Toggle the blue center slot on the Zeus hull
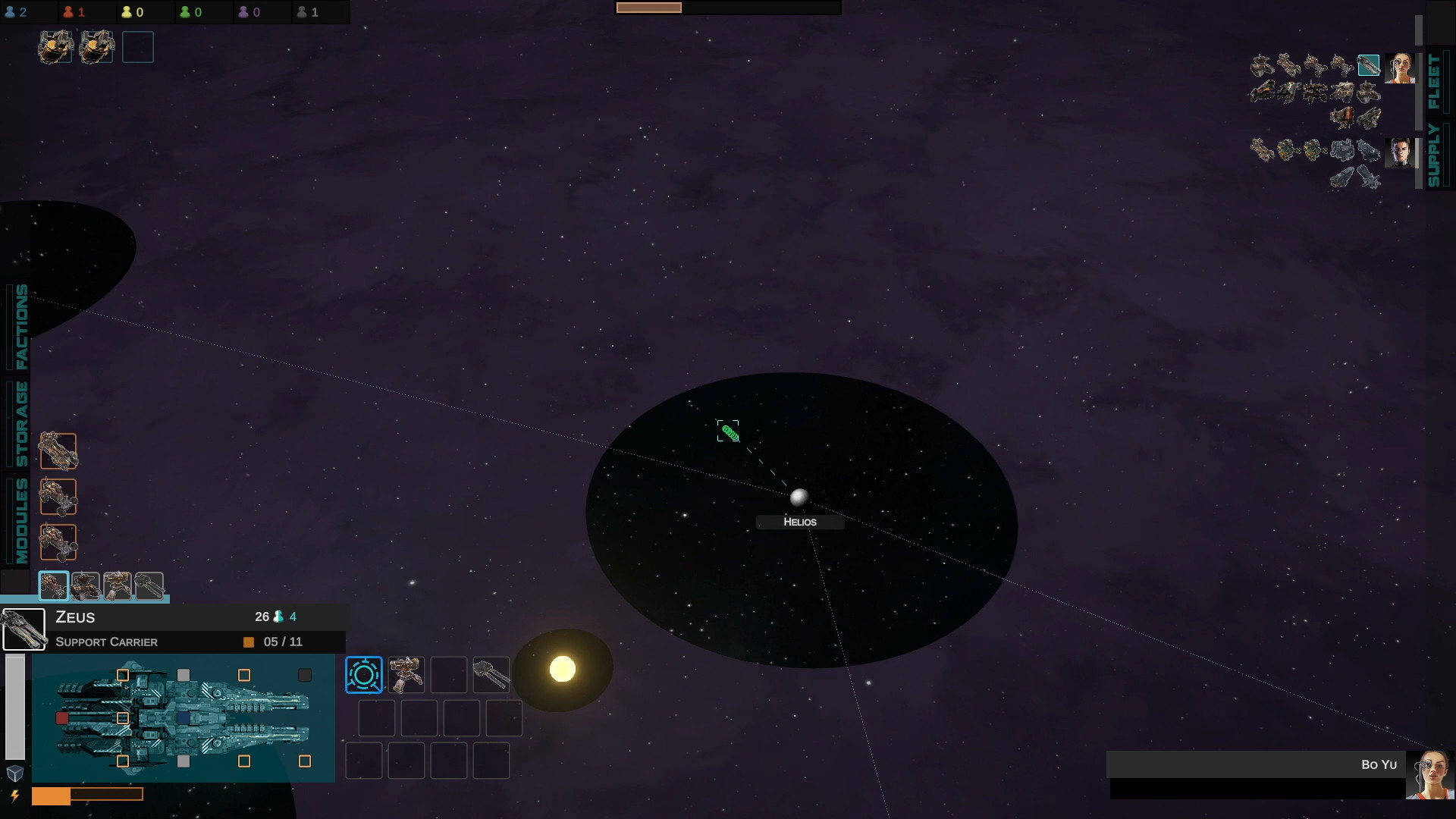 click(184, 717)
